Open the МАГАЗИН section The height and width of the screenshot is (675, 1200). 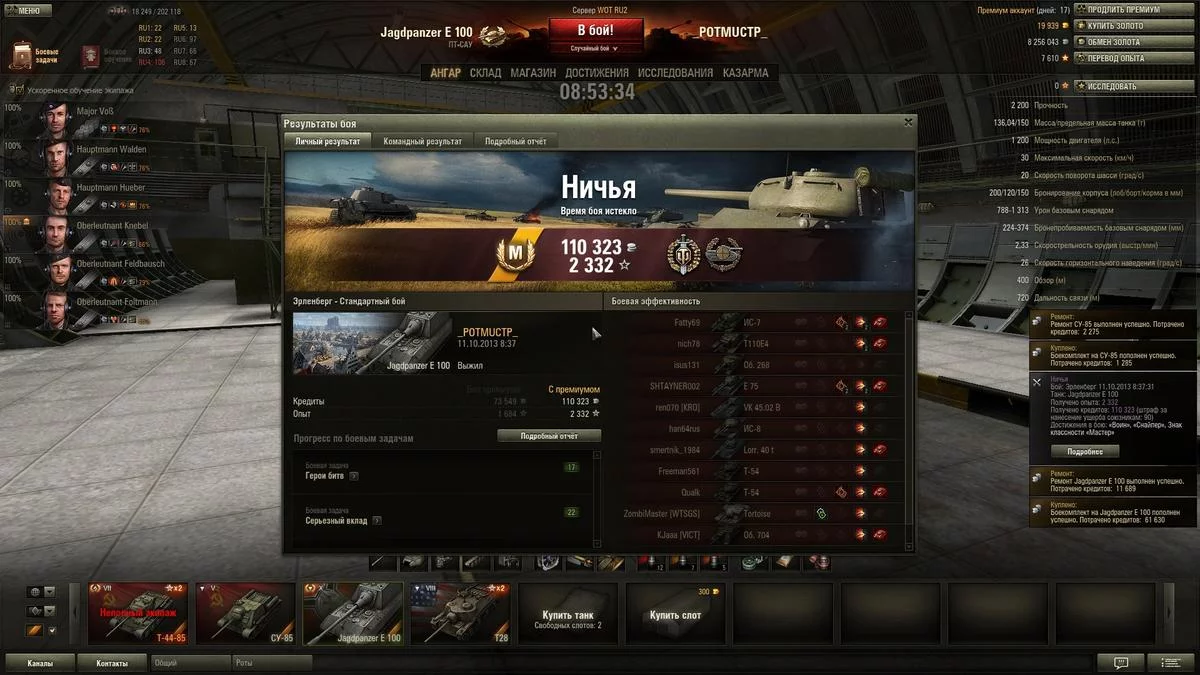pos(533,73)
